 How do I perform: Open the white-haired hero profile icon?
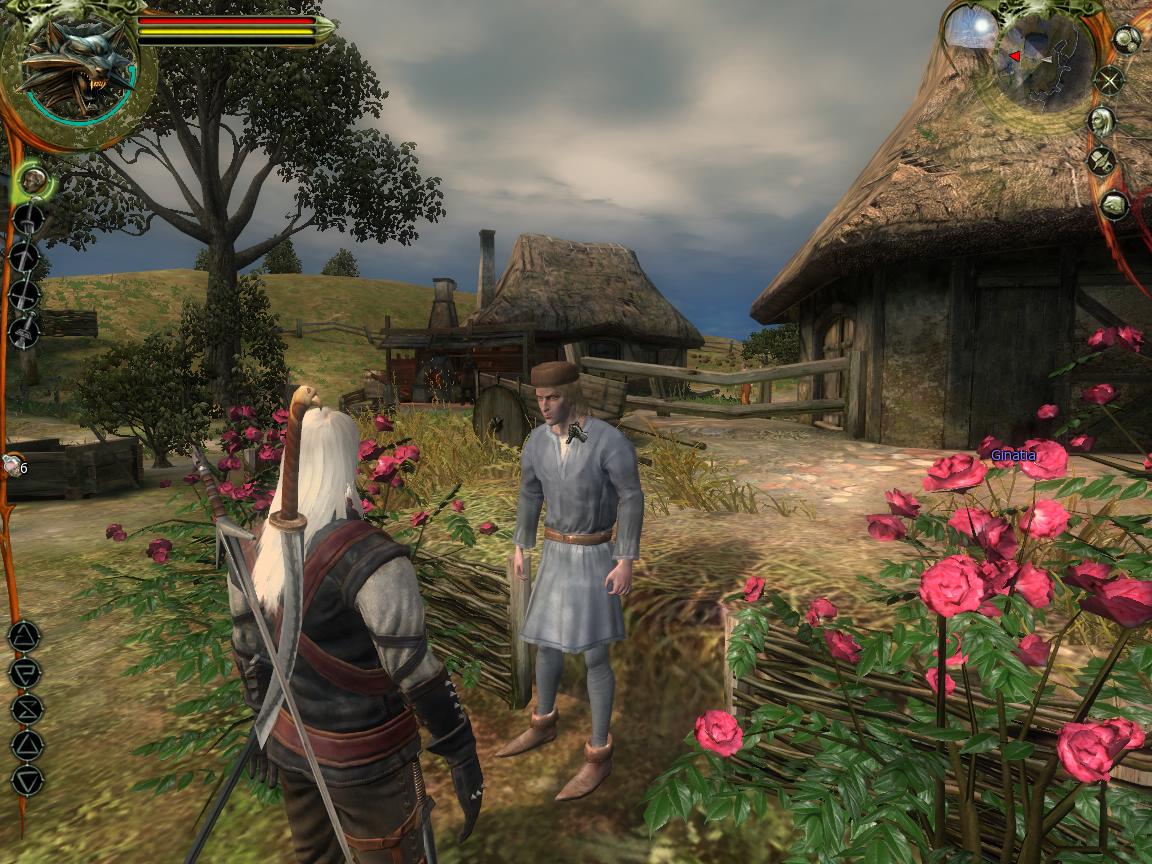pyautogui.click(x=1101, y=122)
